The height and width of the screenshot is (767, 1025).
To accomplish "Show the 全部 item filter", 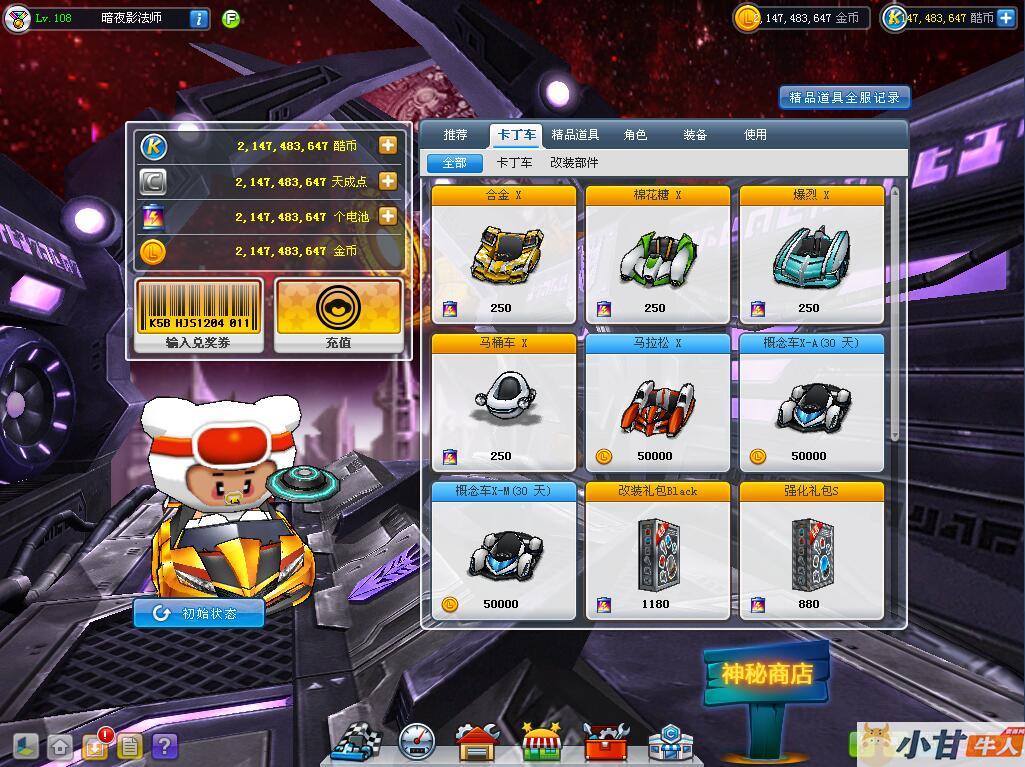I will pos(454,162).
